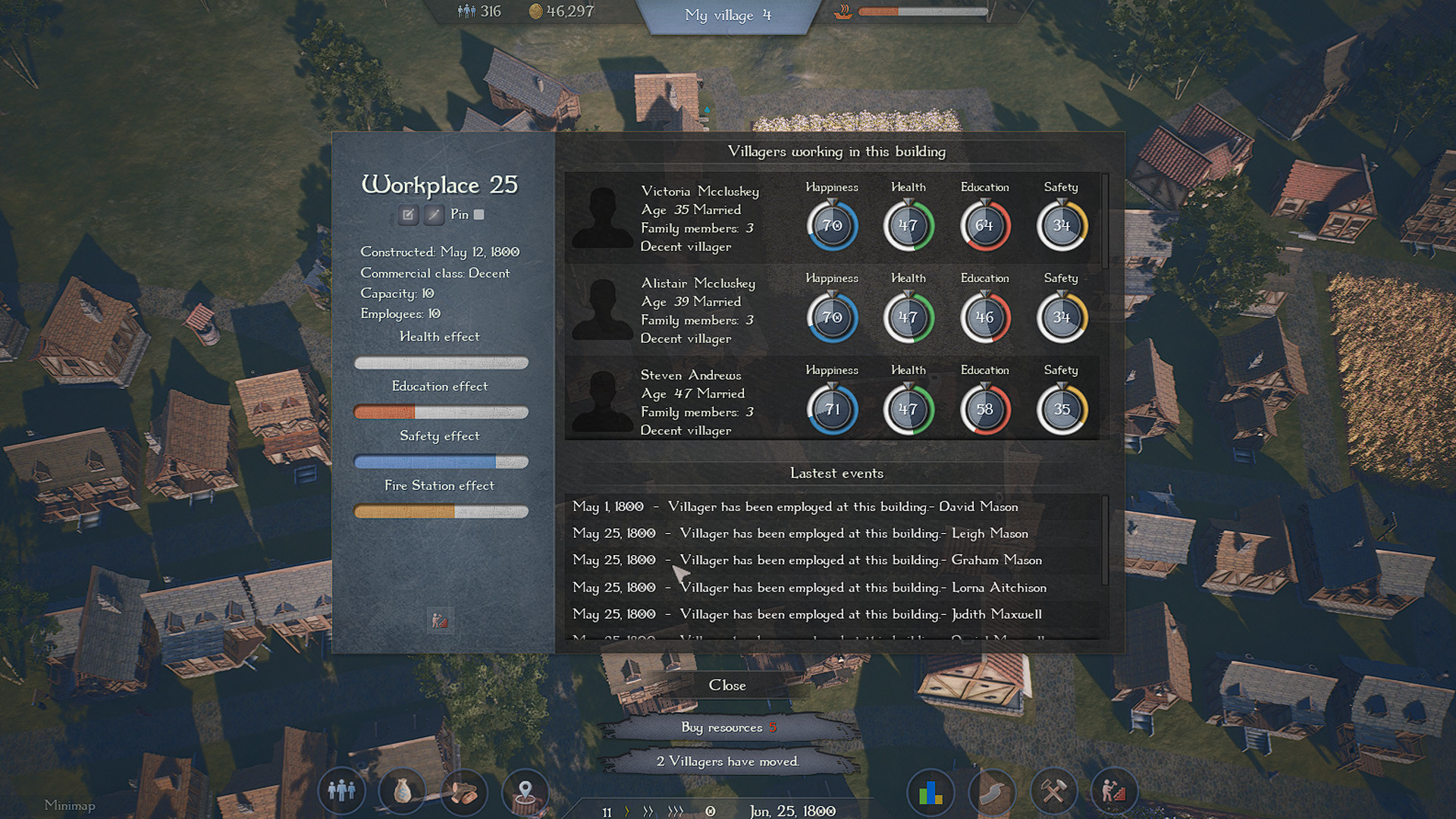Select double chevron game speed
Screen dimensions: 1456x819
click(x=648, y=811)
